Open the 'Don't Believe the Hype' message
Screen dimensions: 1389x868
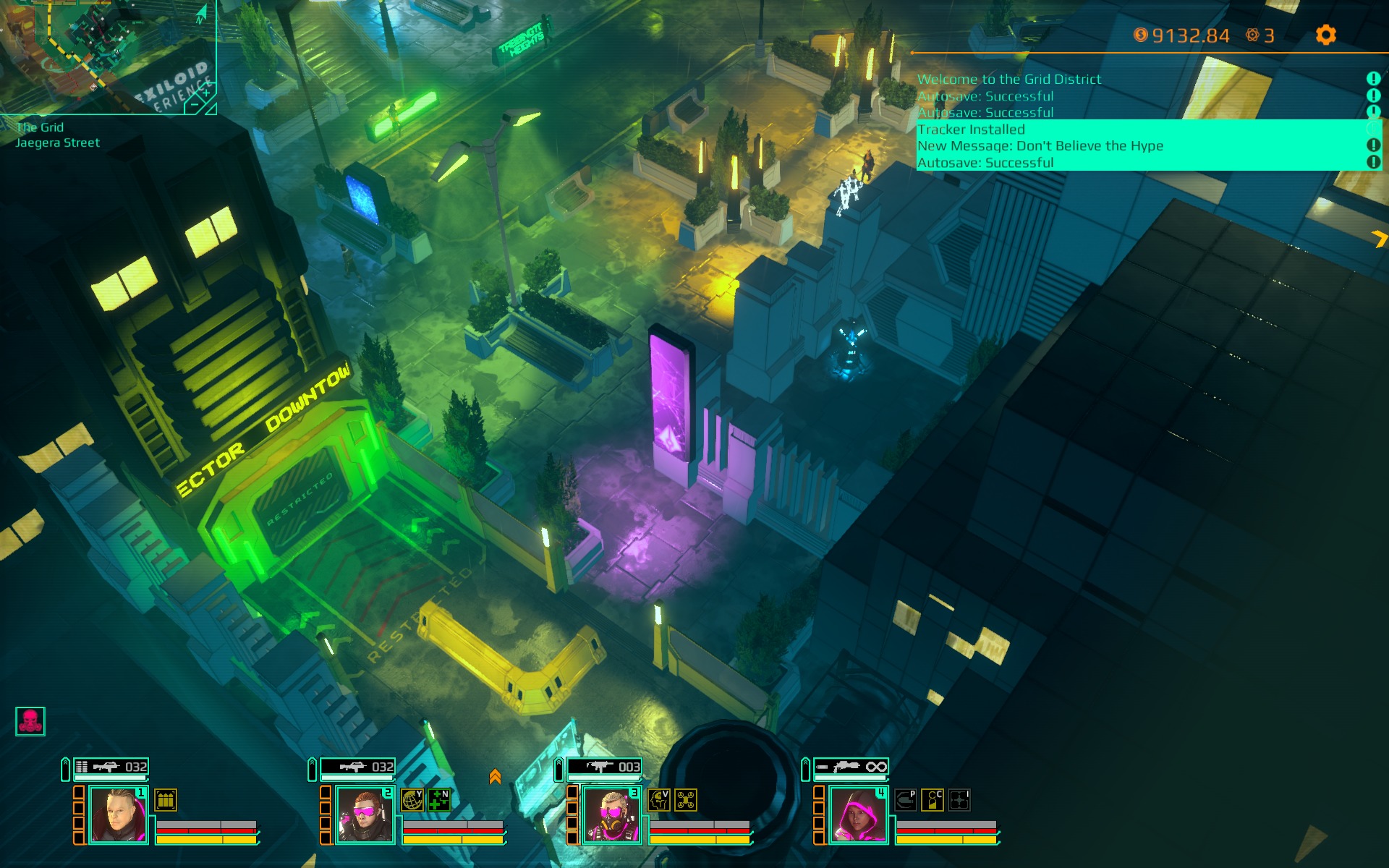(1040, 146)
